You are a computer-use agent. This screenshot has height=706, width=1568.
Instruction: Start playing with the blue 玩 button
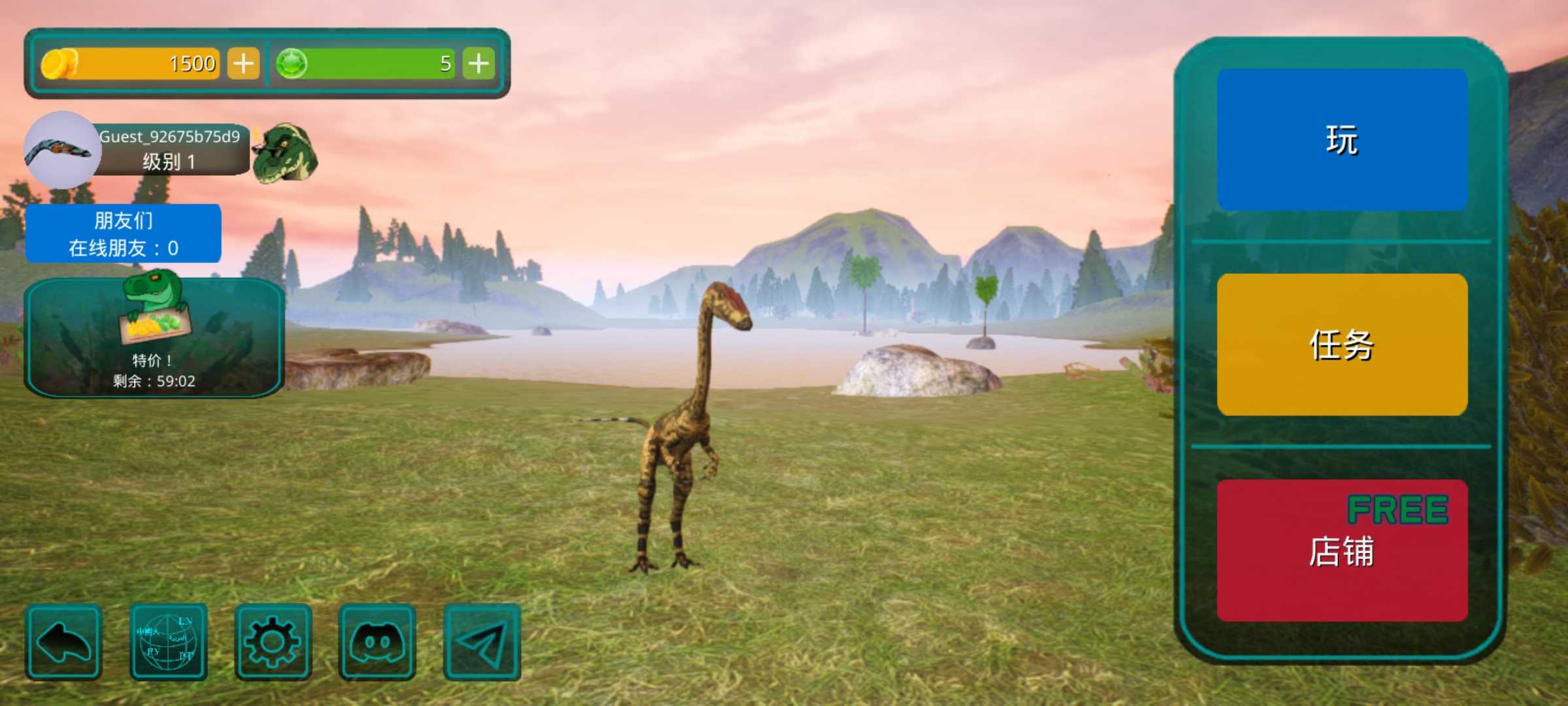[1342, 140]
